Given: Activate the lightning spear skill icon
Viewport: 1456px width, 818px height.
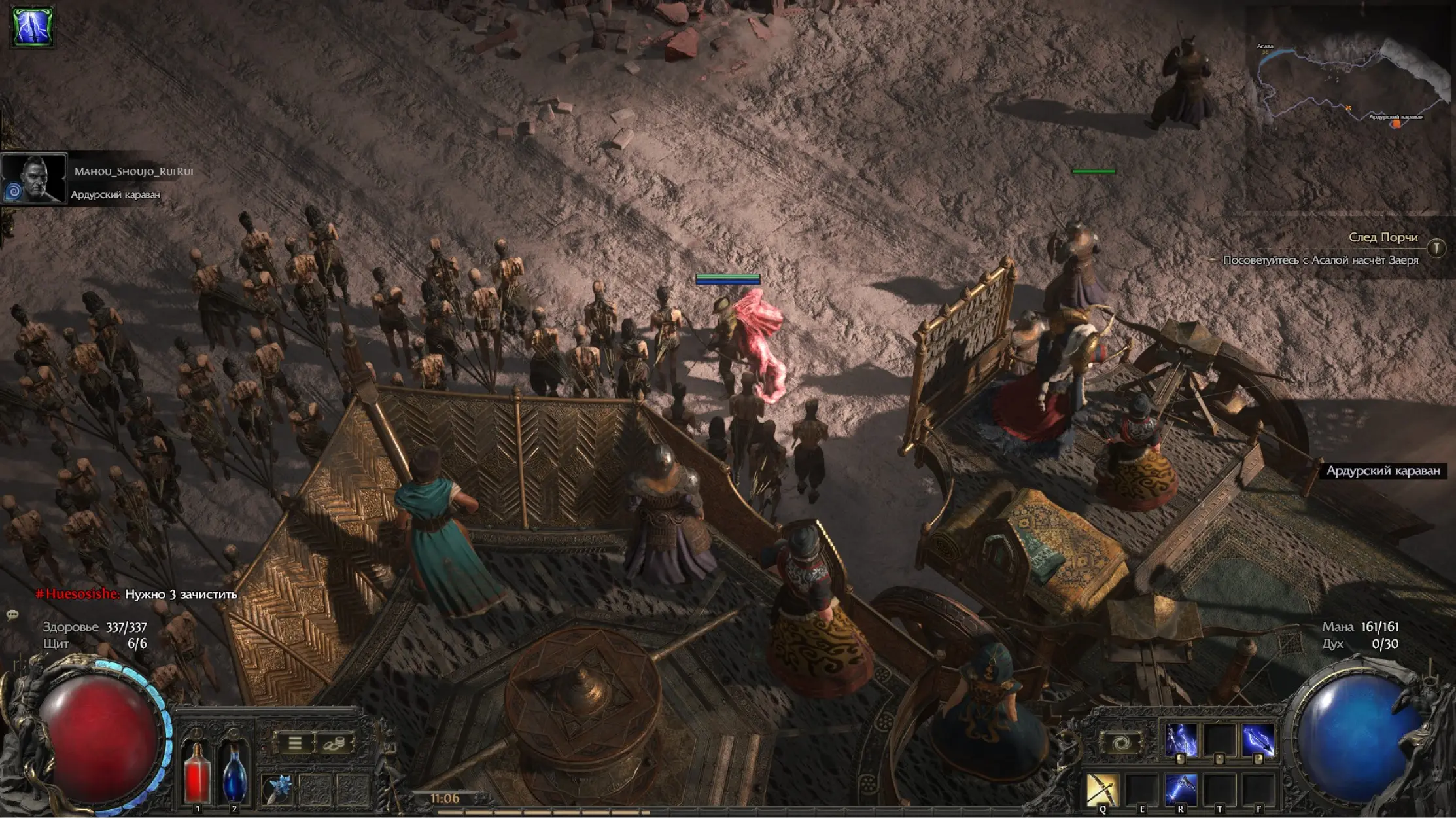Looking at the screenshot, I should click(1258, 741).
